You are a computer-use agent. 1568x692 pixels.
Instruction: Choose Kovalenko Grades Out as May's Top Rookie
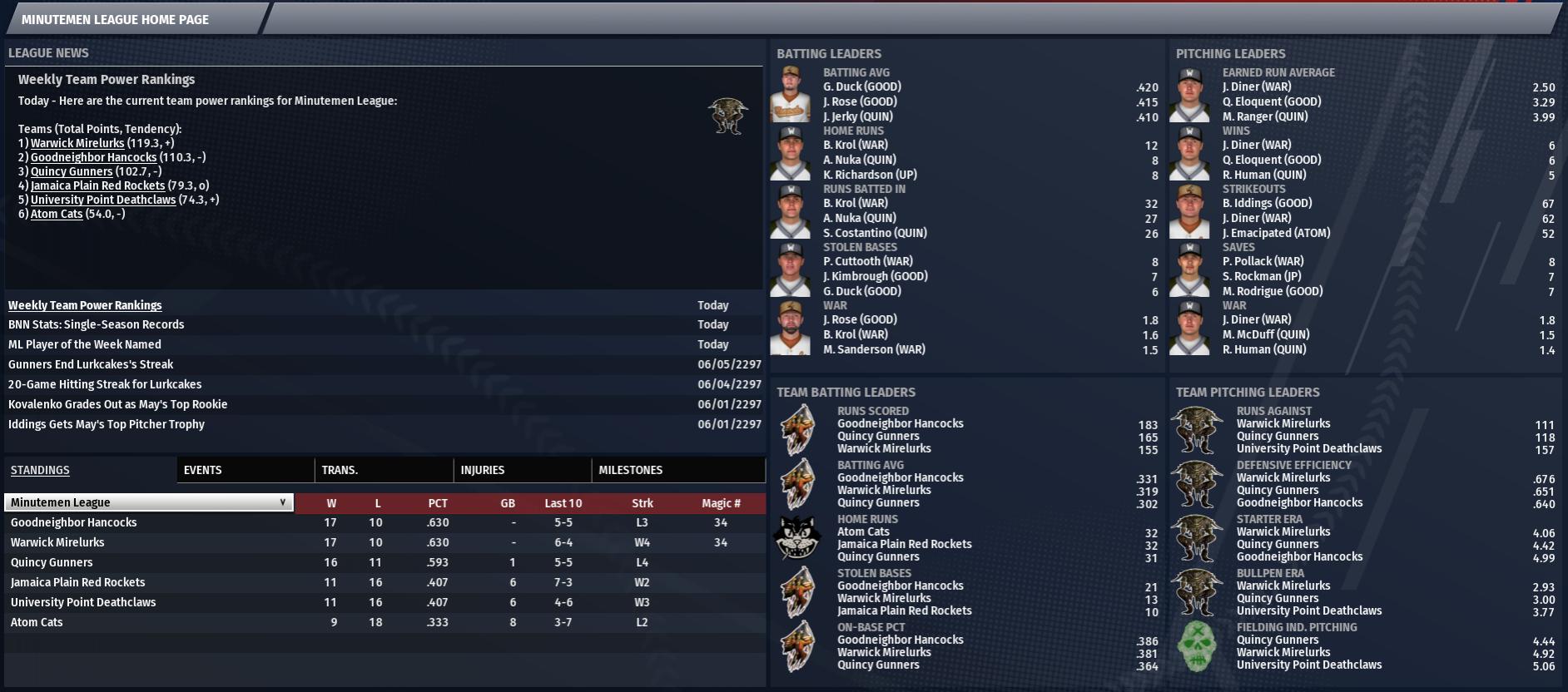117,404
